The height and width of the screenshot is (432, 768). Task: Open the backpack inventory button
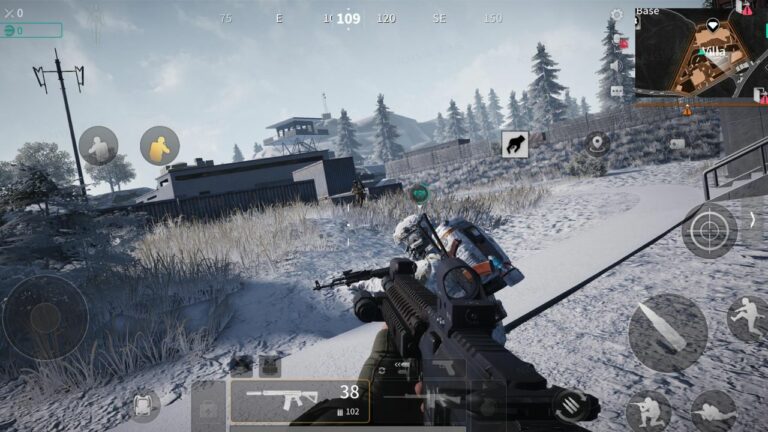tap(144, 404)
